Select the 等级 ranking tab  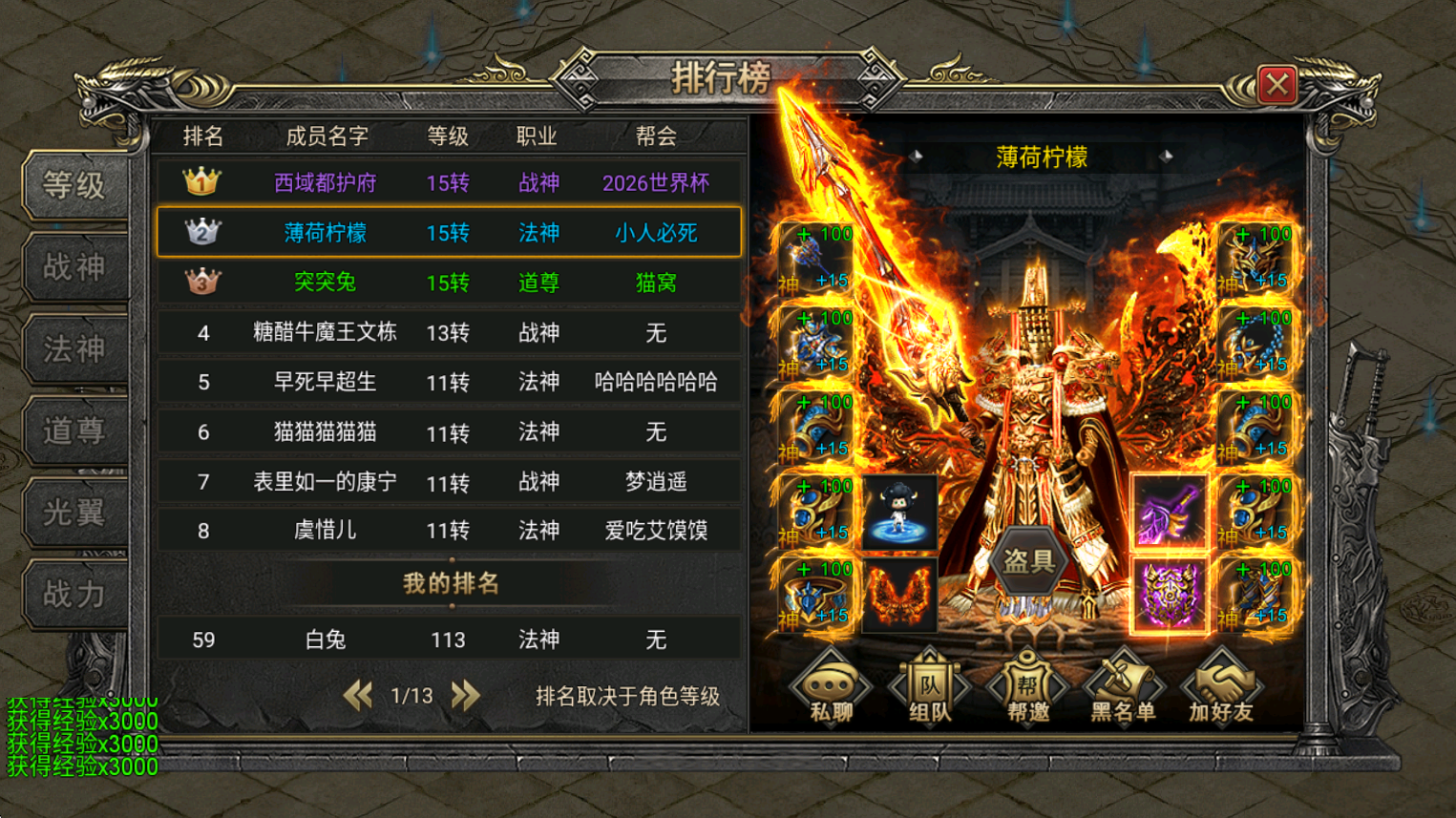pos(74,185)
